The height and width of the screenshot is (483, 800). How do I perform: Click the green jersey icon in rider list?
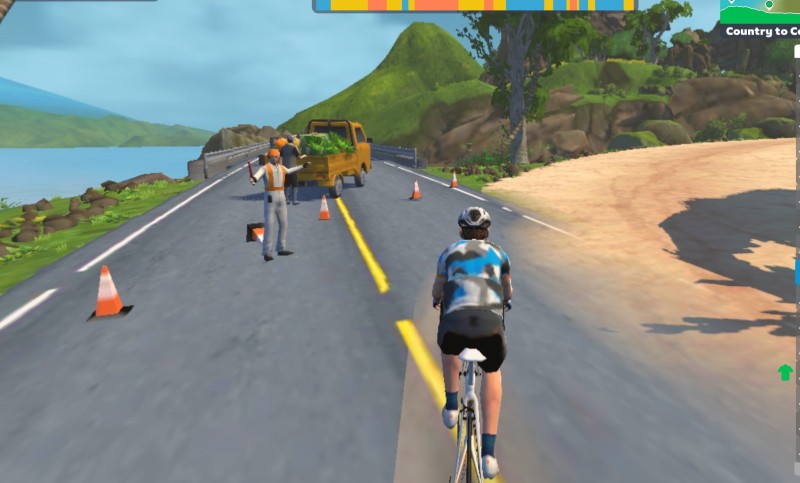coord(785,373)
